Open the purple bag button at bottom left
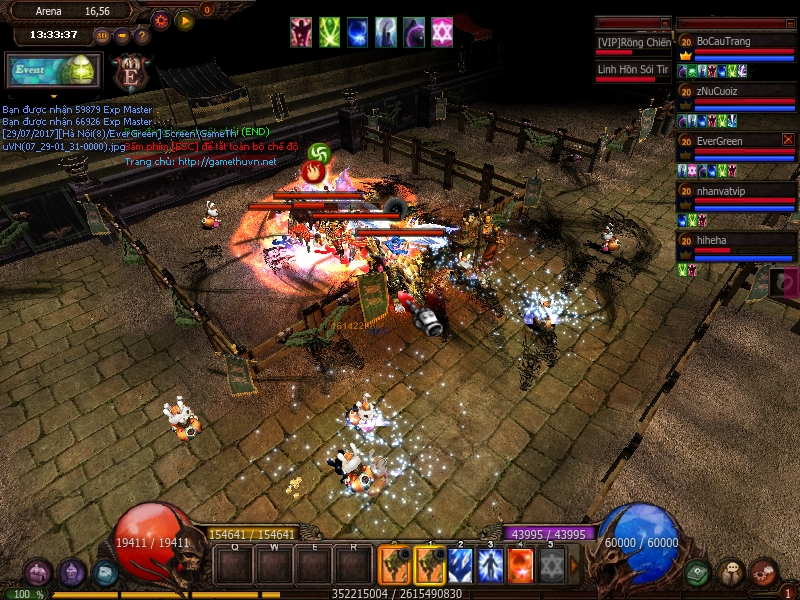Screen dimensions: 800x600 [39, 573]
